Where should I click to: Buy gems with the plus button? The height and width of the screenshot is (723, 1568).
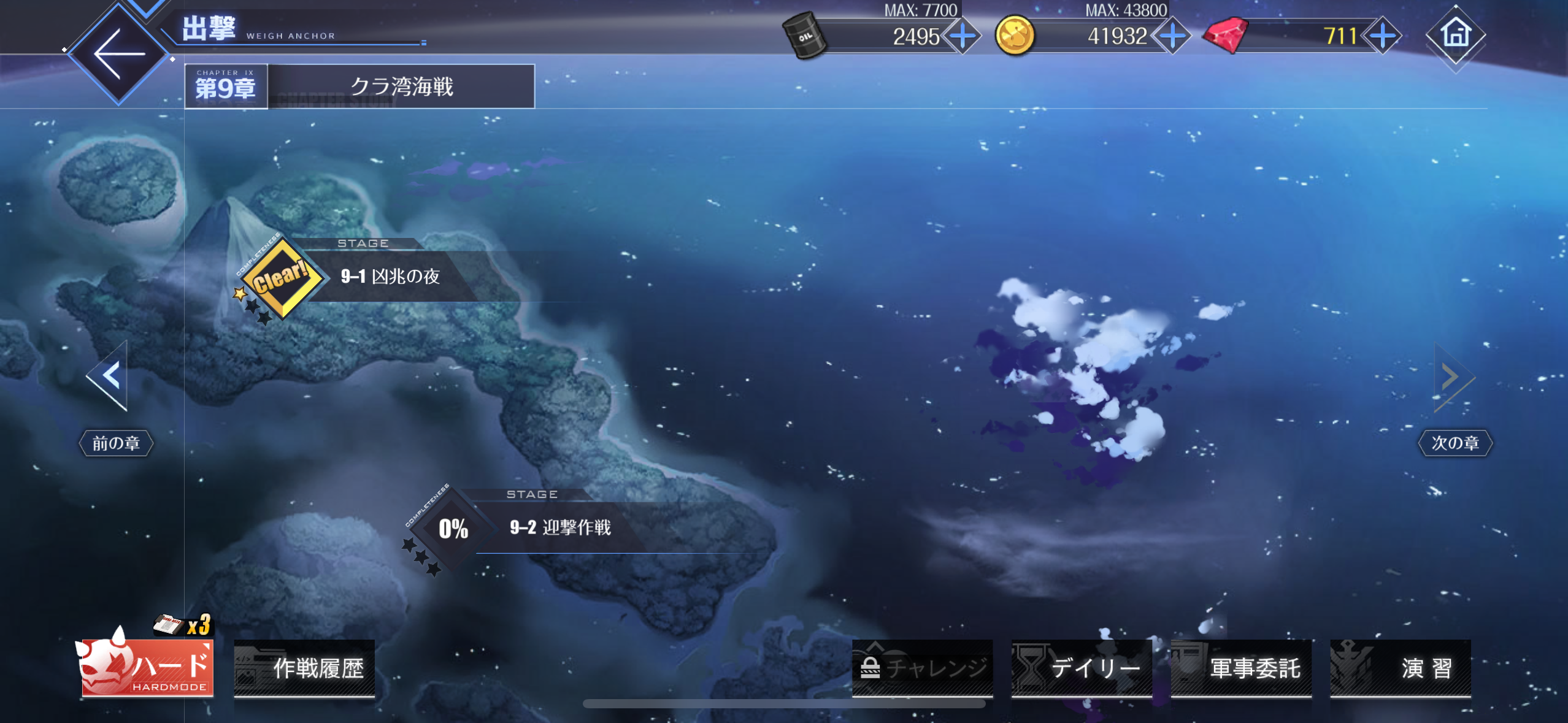[x=1382, y=36]
